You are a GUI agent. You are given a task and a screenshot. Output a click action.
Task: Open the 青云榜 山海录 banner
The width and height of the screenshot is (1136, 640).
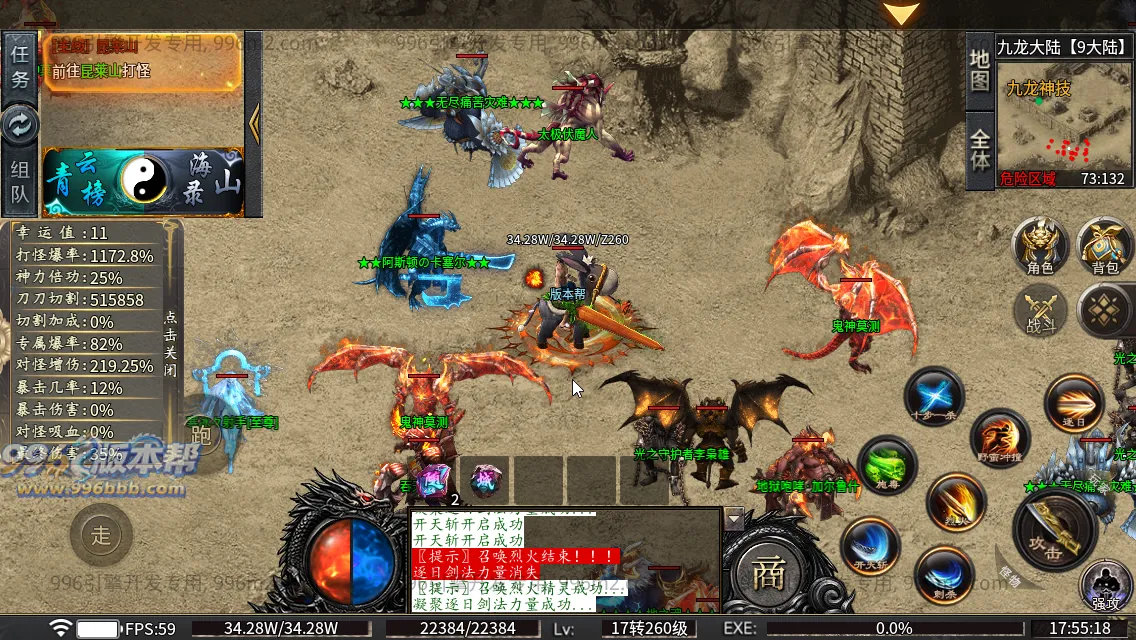pos(142,182)
